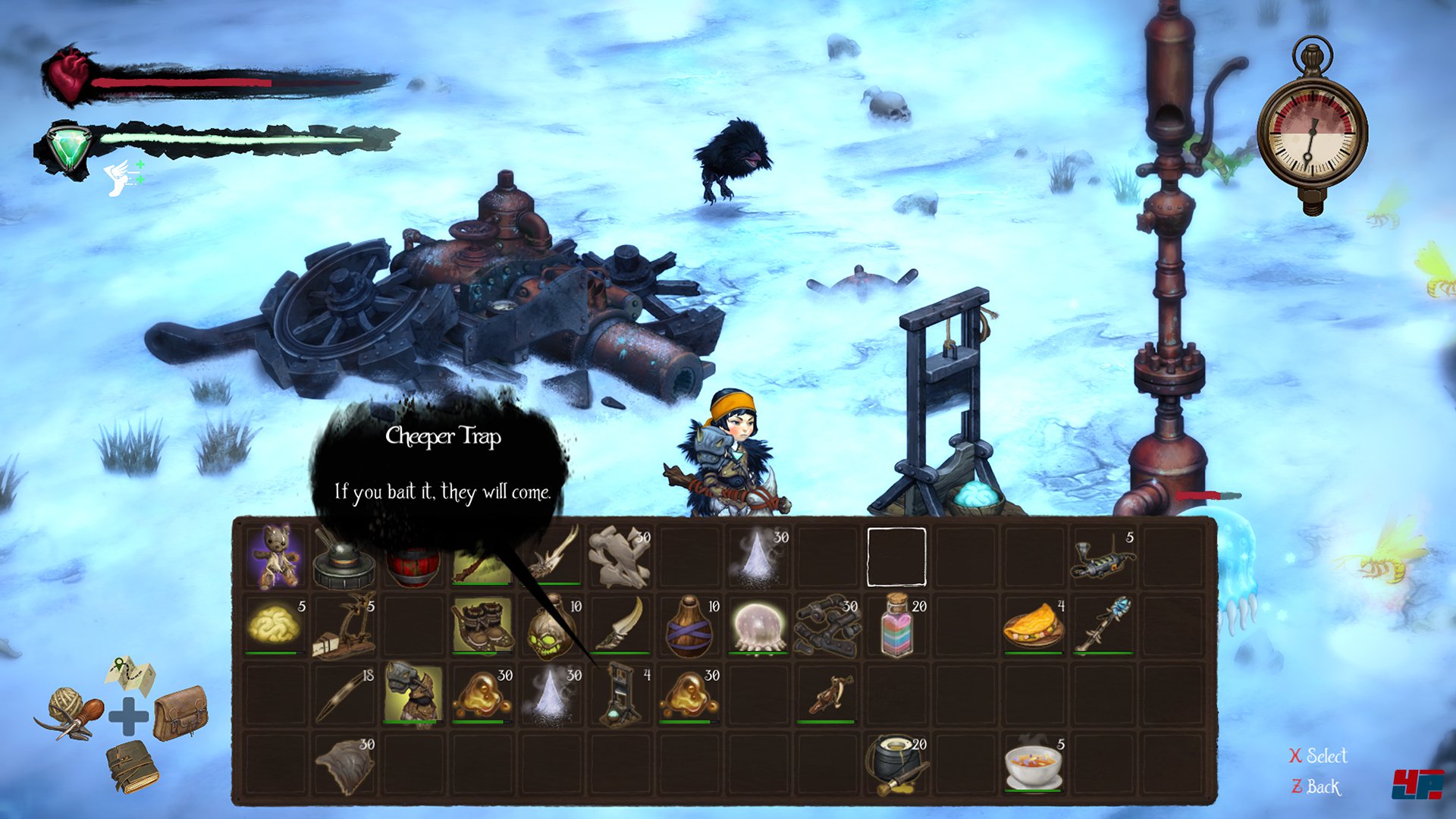The height and width of the screenshot is (819, 1456).
Task: Select the Cheeper Trap guillotine item
Action: coord(620,694)
